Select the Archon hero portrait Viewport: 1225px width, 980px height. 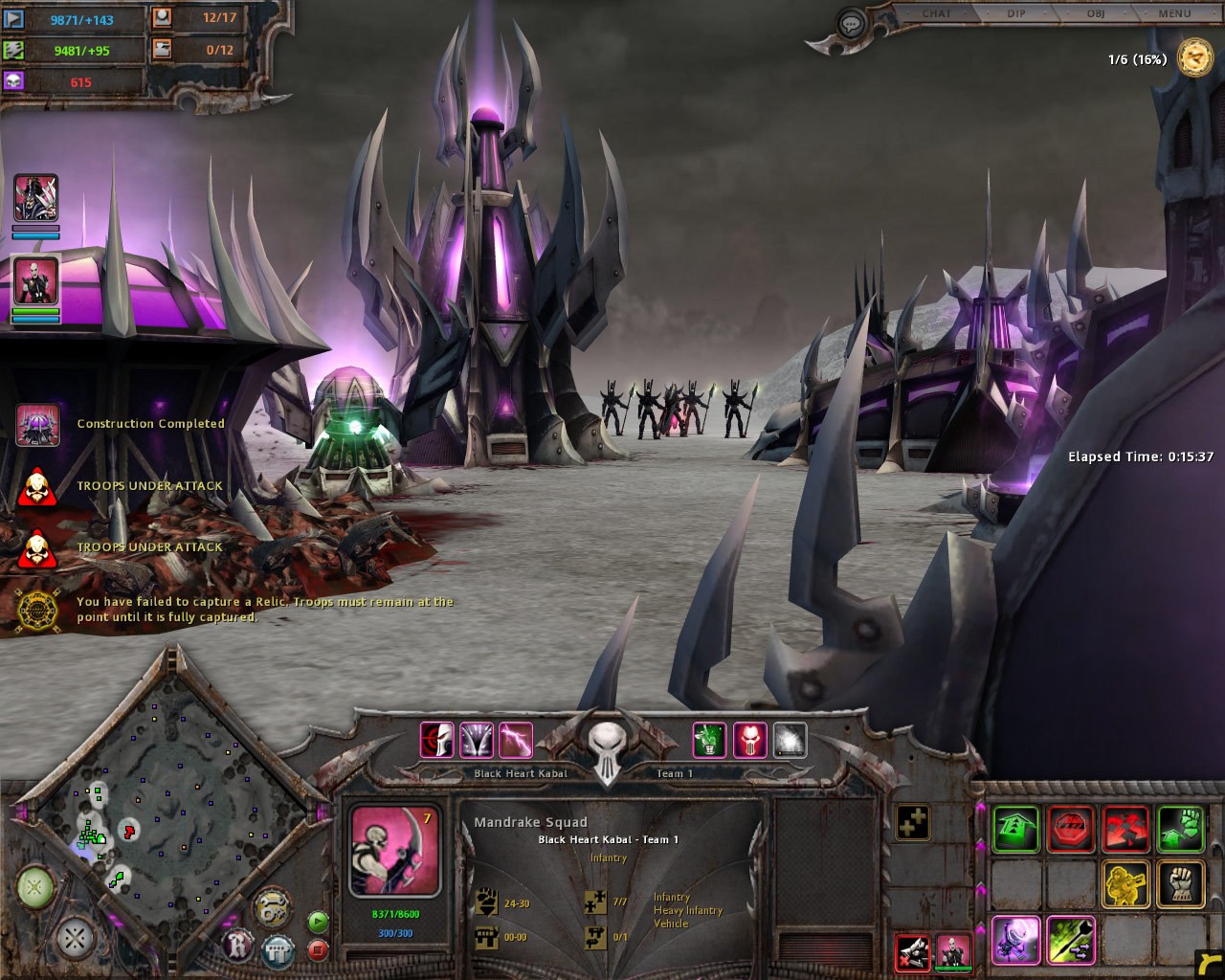coord(35,198)
